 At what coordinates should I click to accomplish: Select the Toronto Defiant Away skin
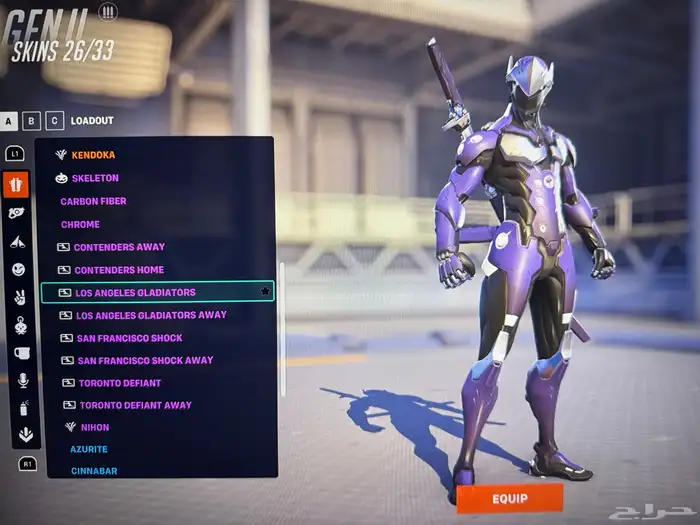click(x=135, y=405)
